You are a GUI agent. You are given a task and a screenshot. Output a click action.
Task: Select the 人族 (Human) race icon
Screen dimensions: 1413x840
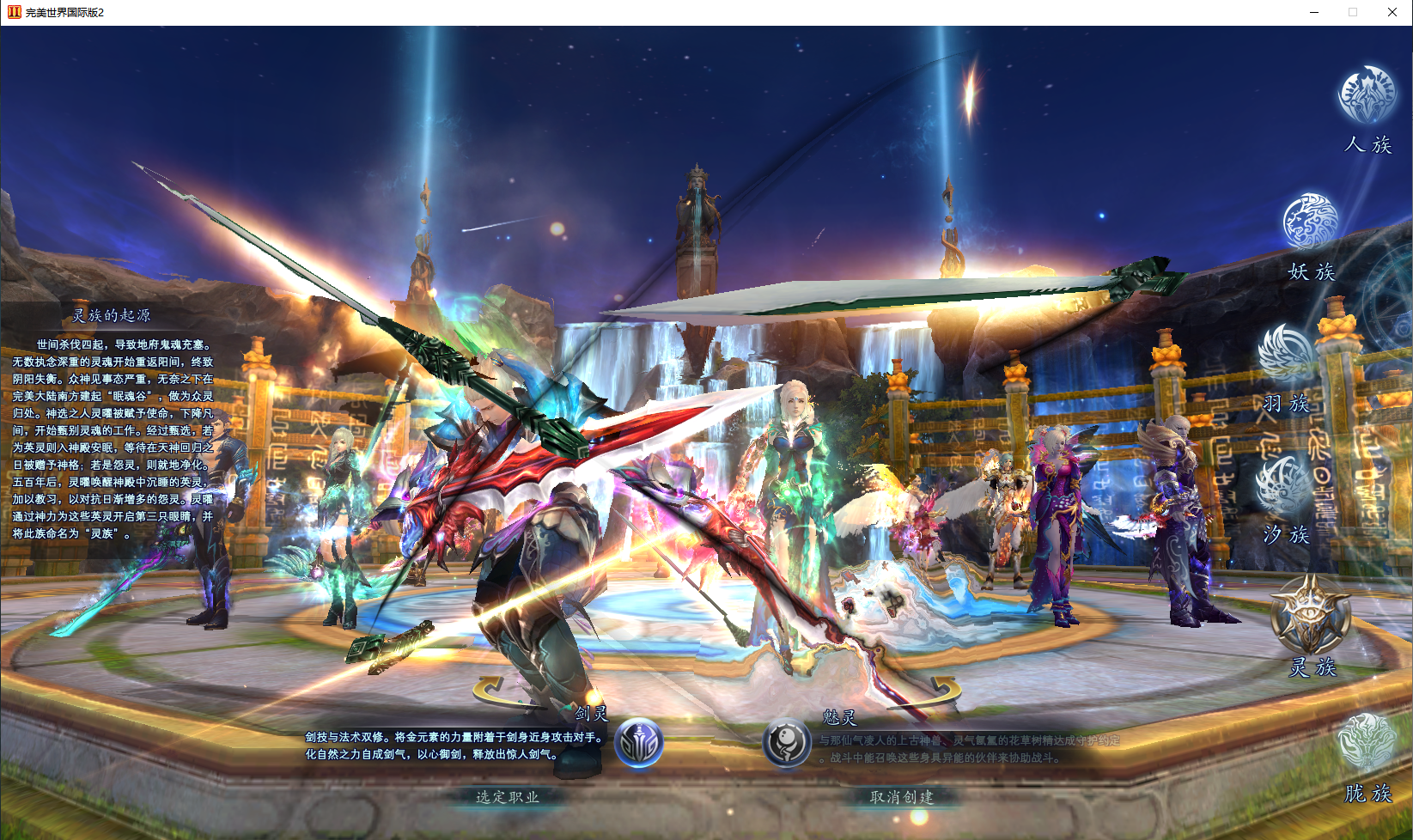point(1367,94)
